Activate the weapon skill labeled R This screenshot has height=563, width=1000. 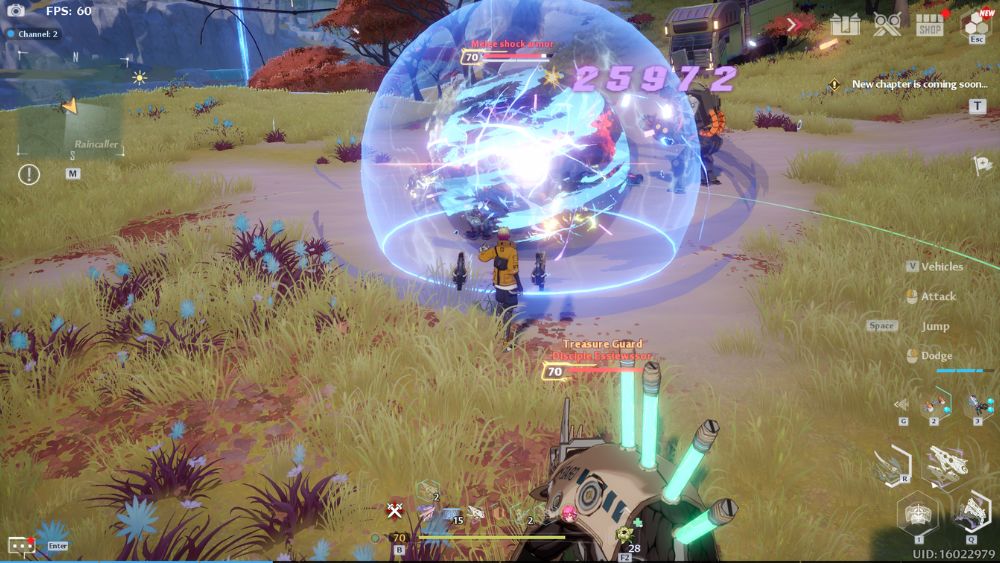click(x=888, y=464)
